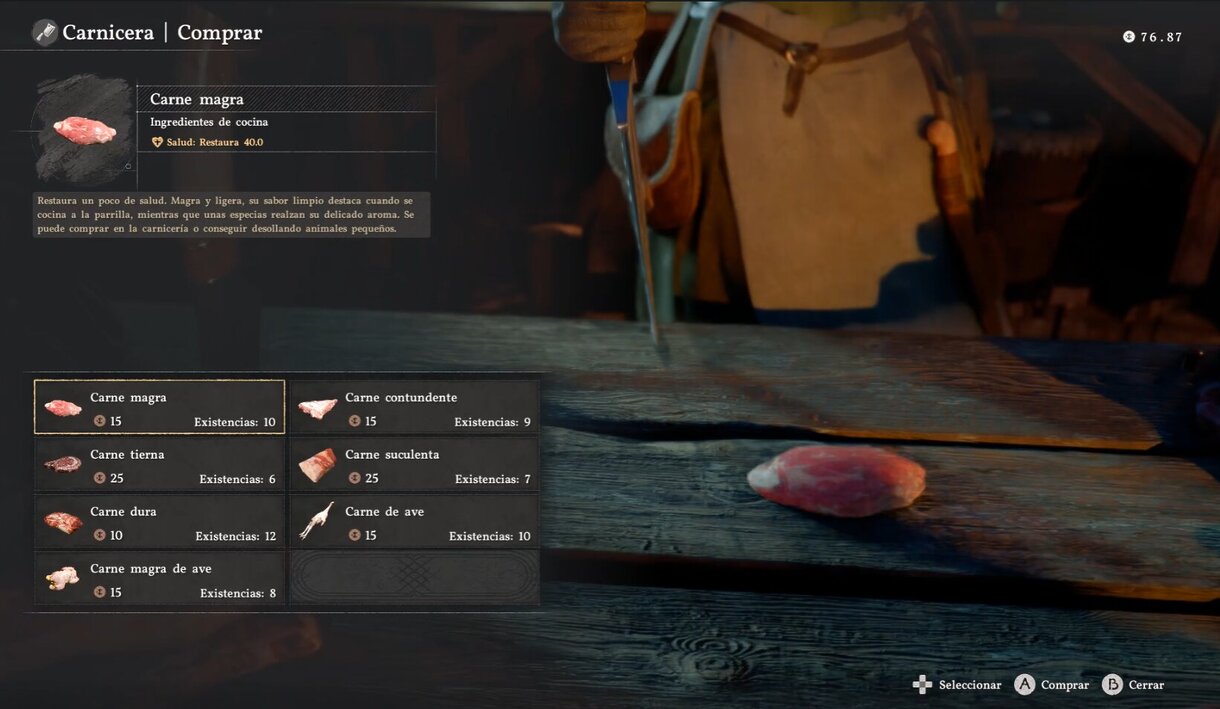Close the shop with Cerrar

click(1145, 685)
